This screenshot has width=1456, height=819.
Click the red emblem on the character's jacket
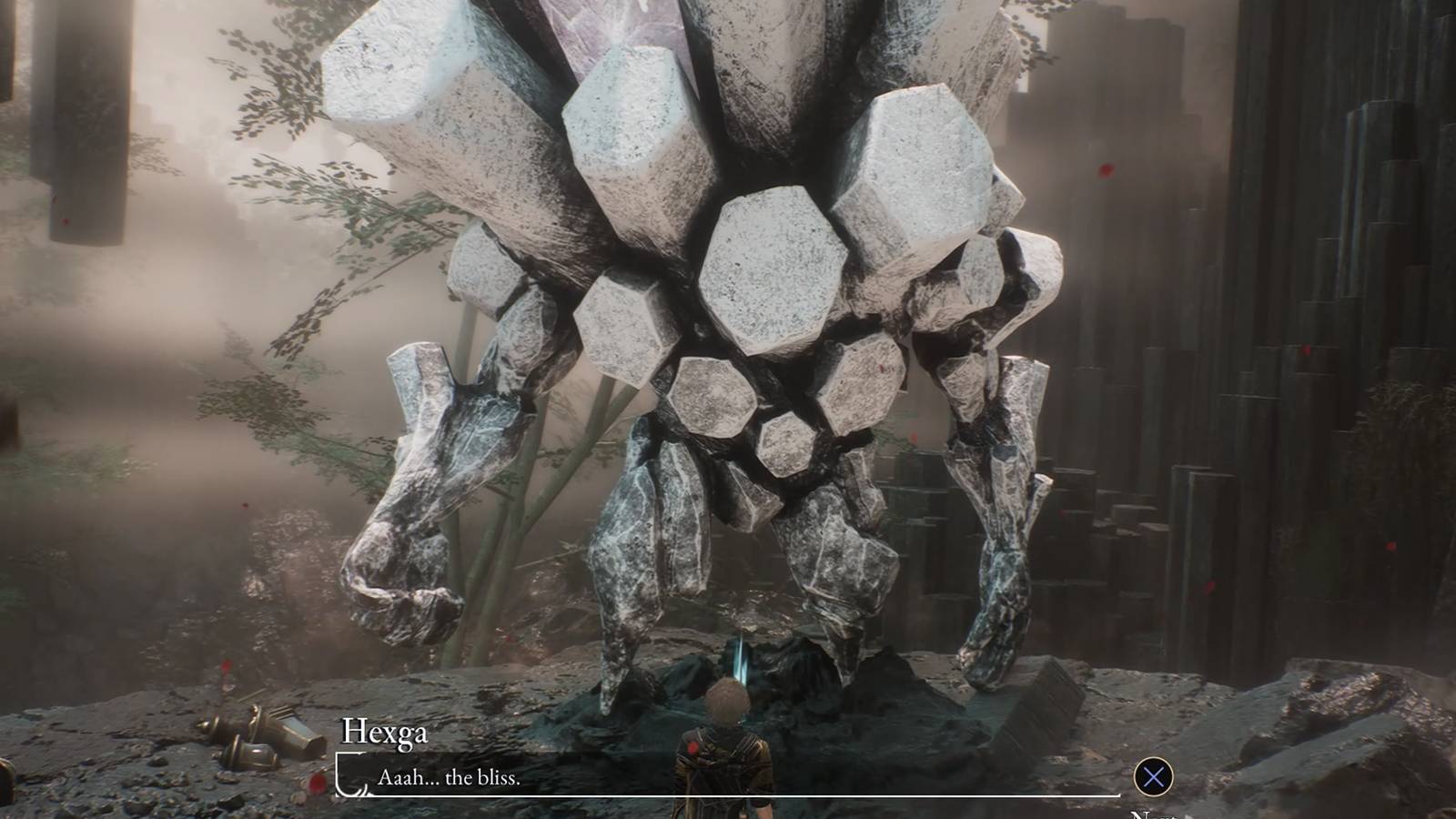692,749
